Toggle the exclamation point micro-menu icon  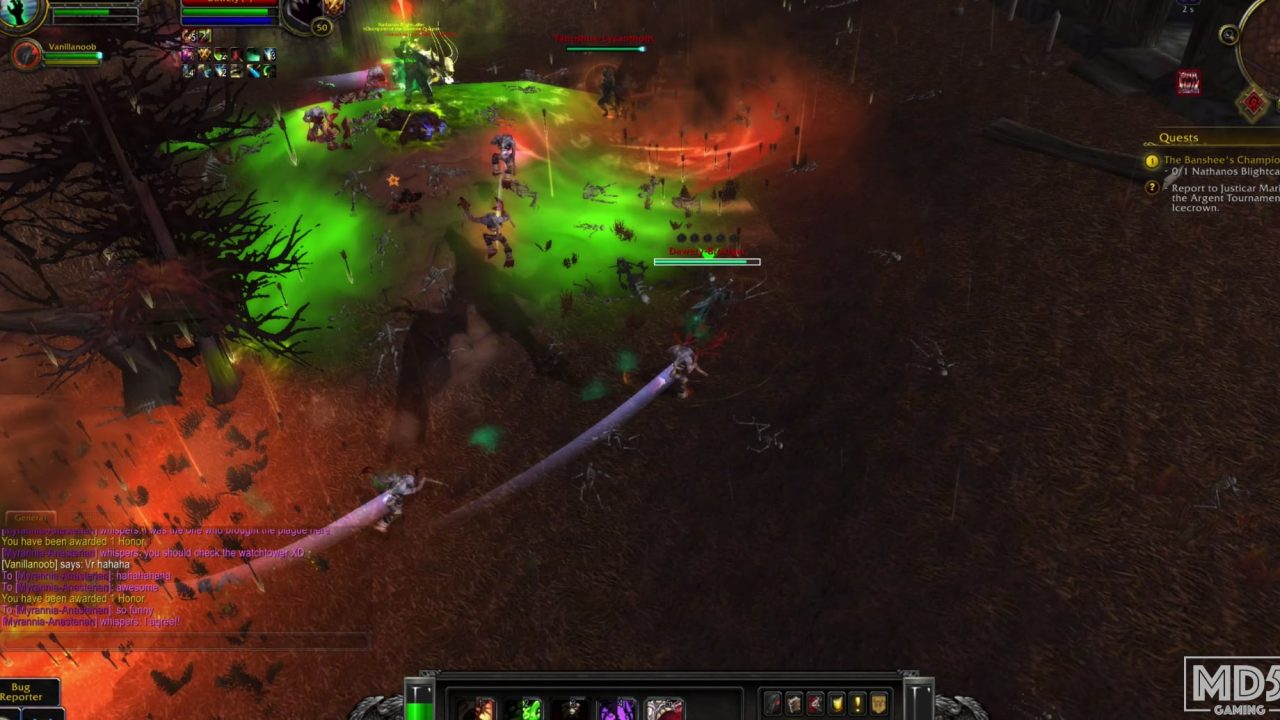coord(857,704)
